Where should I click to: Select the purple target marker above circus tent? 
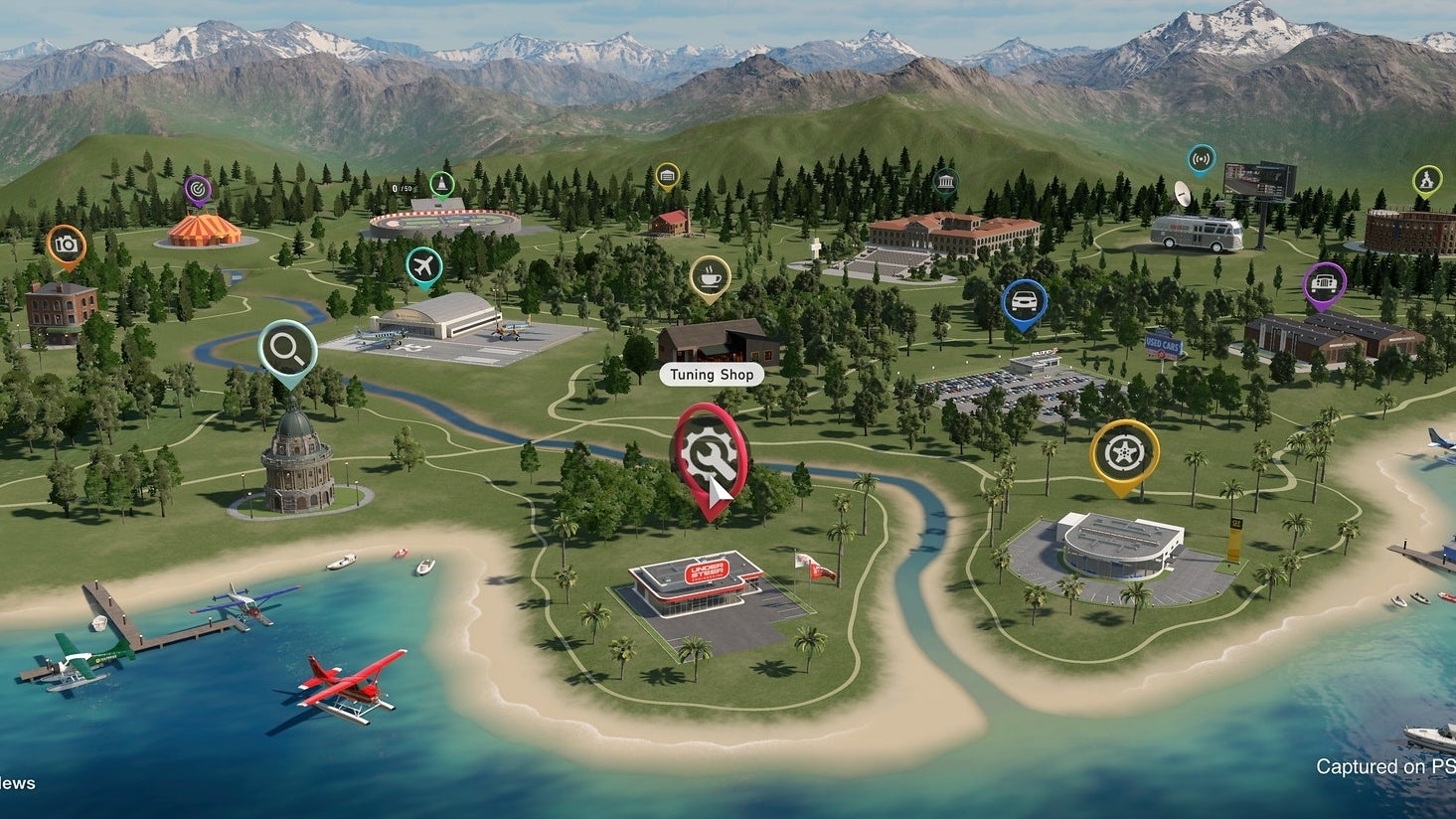(198, 187)
